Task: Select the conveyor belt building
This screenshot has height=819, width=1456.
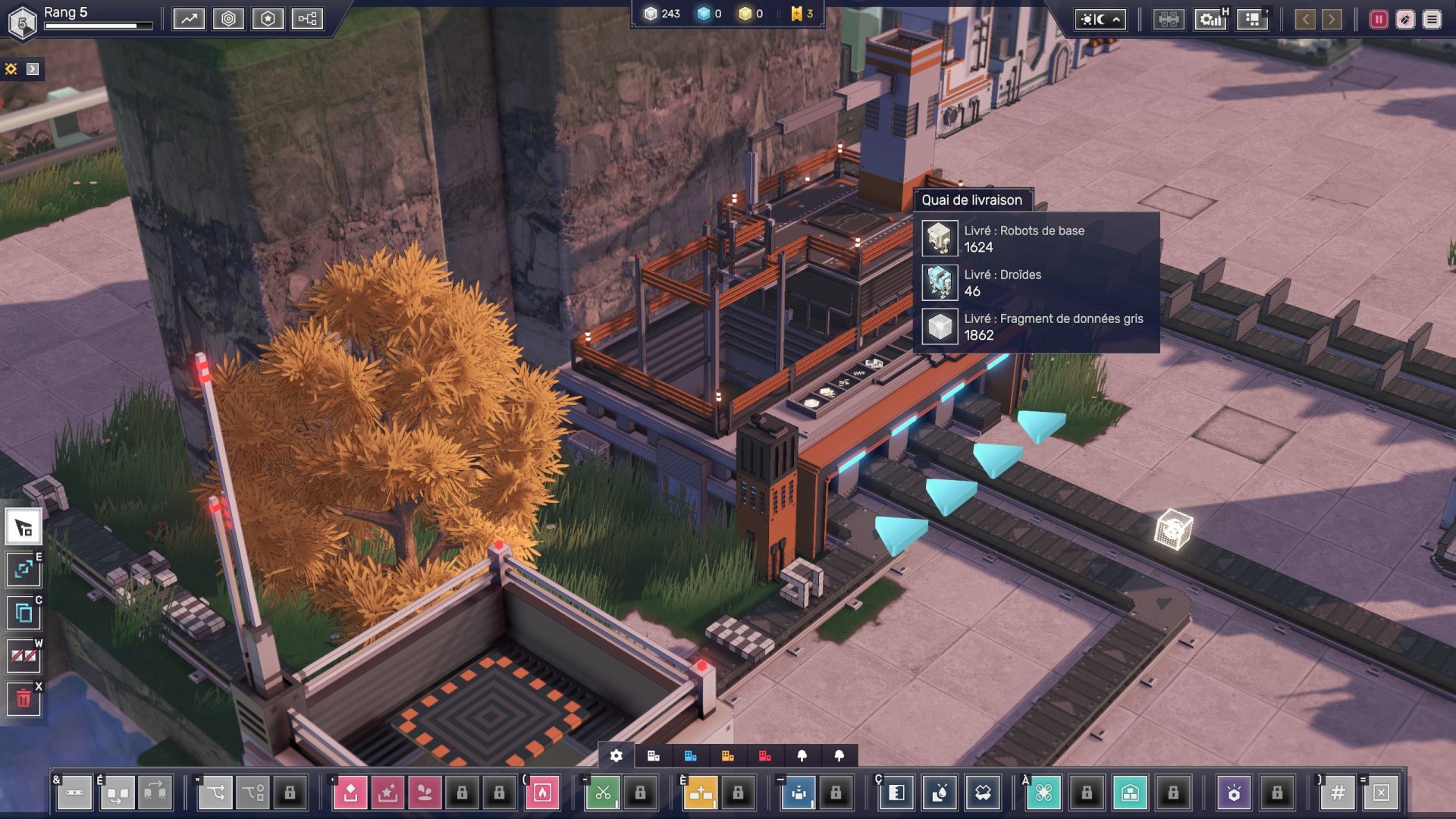Action: click(x=74, y=793)
